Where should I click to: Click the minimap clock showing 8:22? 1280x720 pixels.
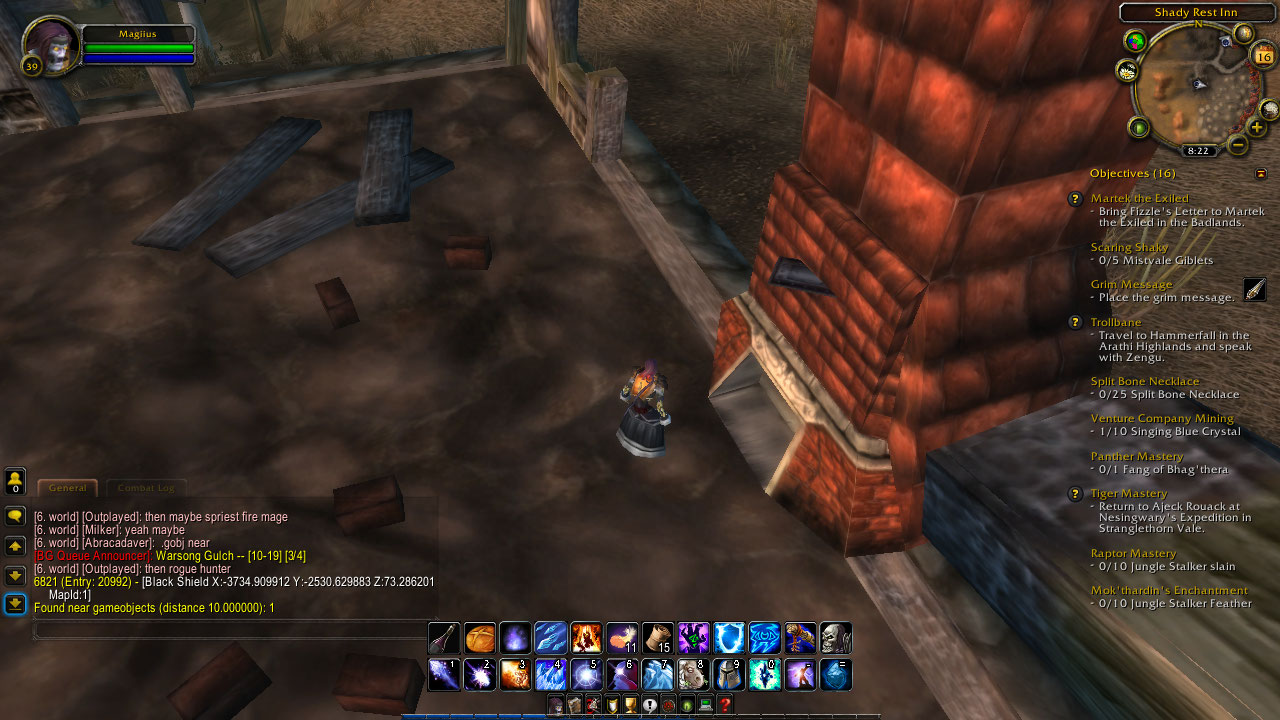(x=1198, y=149)
